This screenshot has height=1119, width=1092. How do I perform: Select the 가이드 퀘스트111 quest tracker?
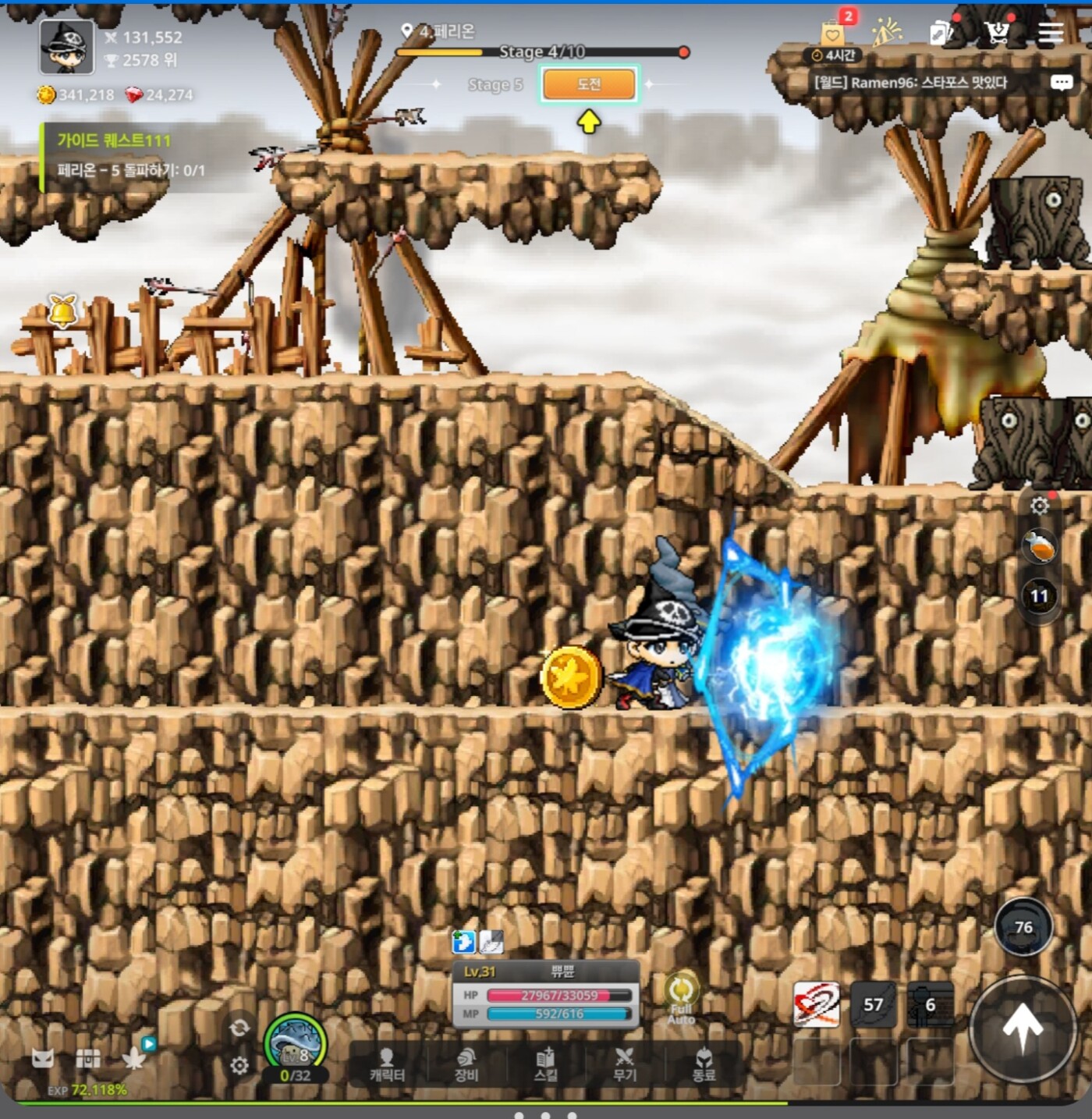point(125,156)
